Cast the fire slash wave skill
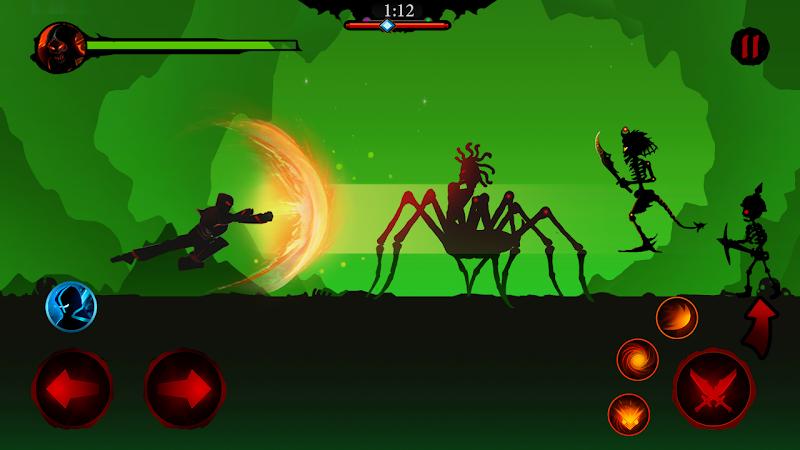The width and height of the screenshot is (800, 450). pyautogui.click(x=677, y=318)
